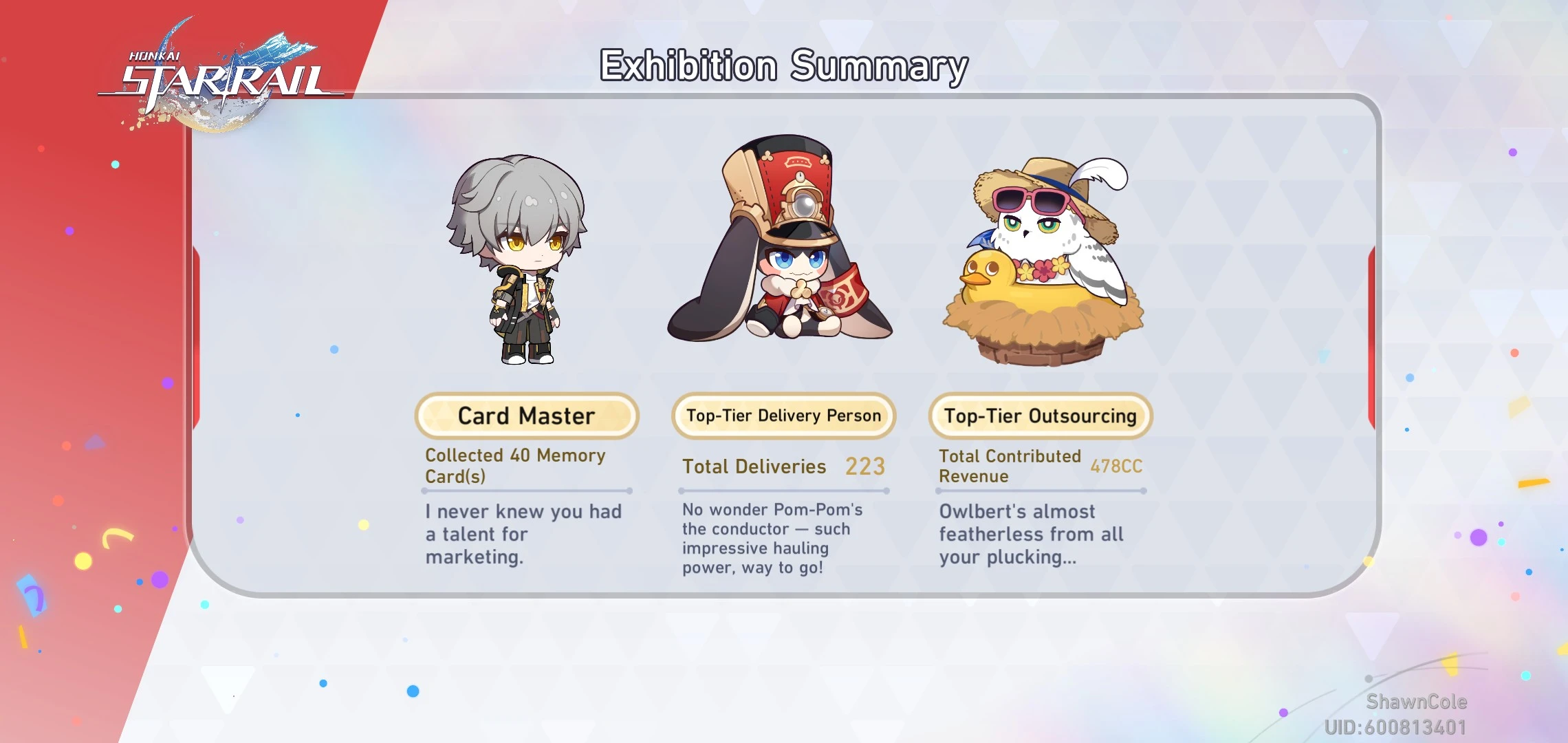Click the Exhibition Summary title
Screen dimensions: 1568x743
[x=783, y=66]
